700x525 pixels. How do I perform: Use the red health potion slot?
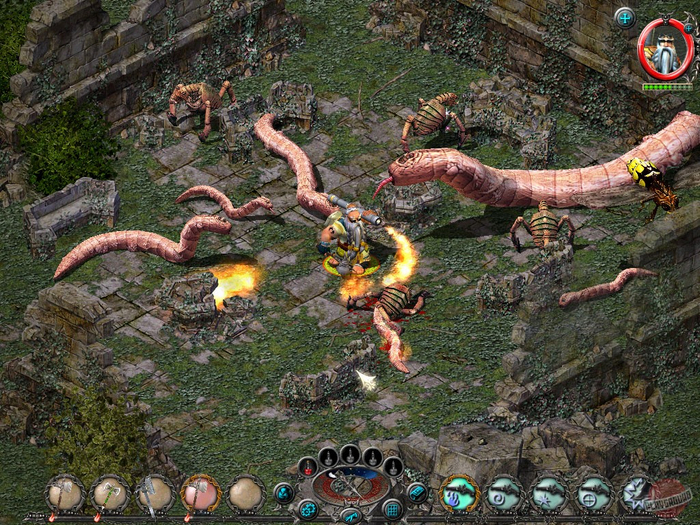point(308,466)
